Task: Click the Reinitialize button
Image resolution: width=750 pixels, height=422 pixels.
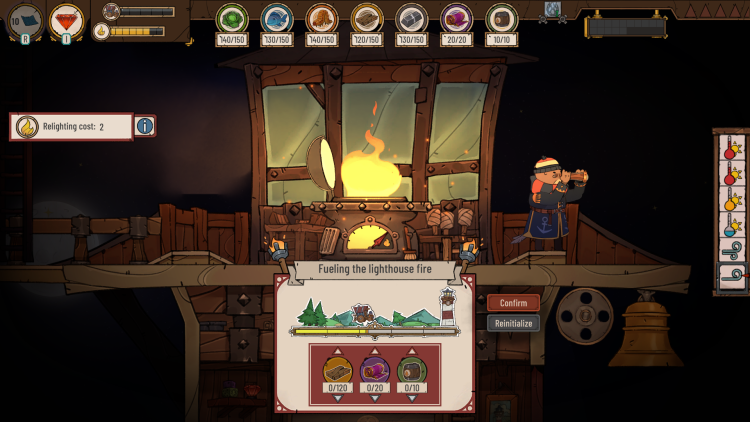Action: [x=513, y=323]
